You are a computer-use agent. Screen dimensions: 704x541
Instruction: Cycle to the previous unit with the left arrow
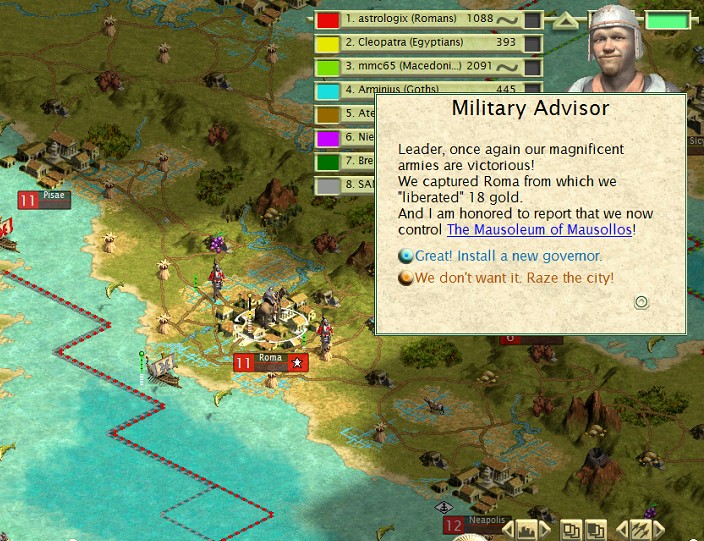click(623, 529)
